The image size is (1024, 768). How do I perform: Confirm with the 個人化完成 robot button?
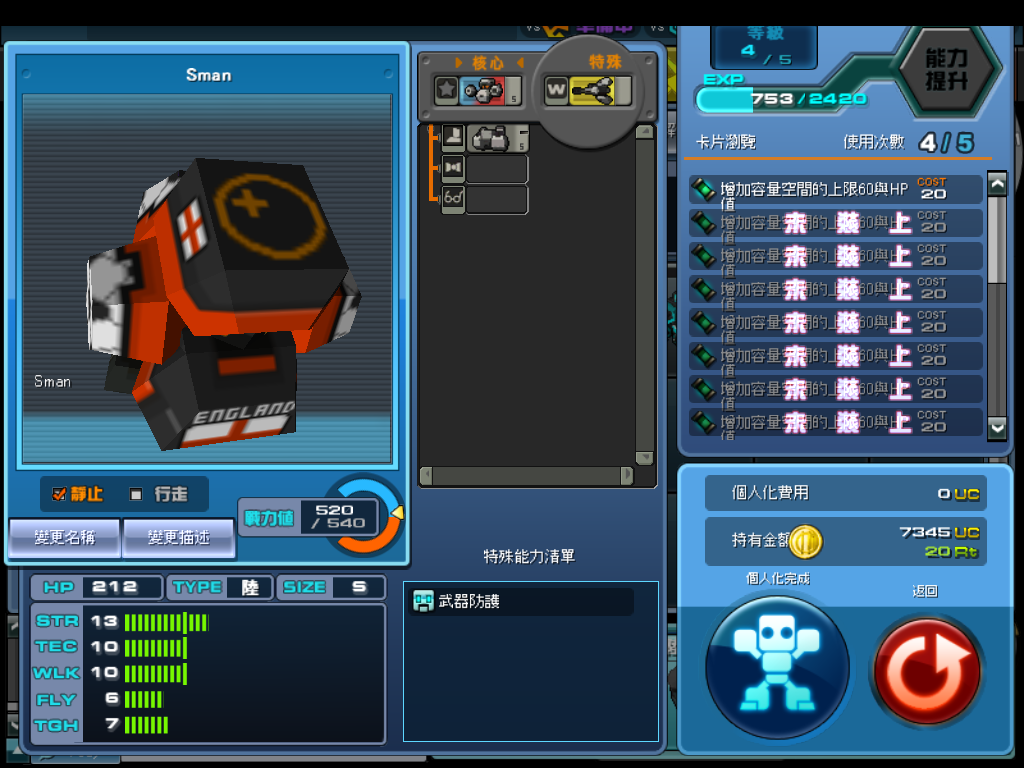[x=777, y=665]
